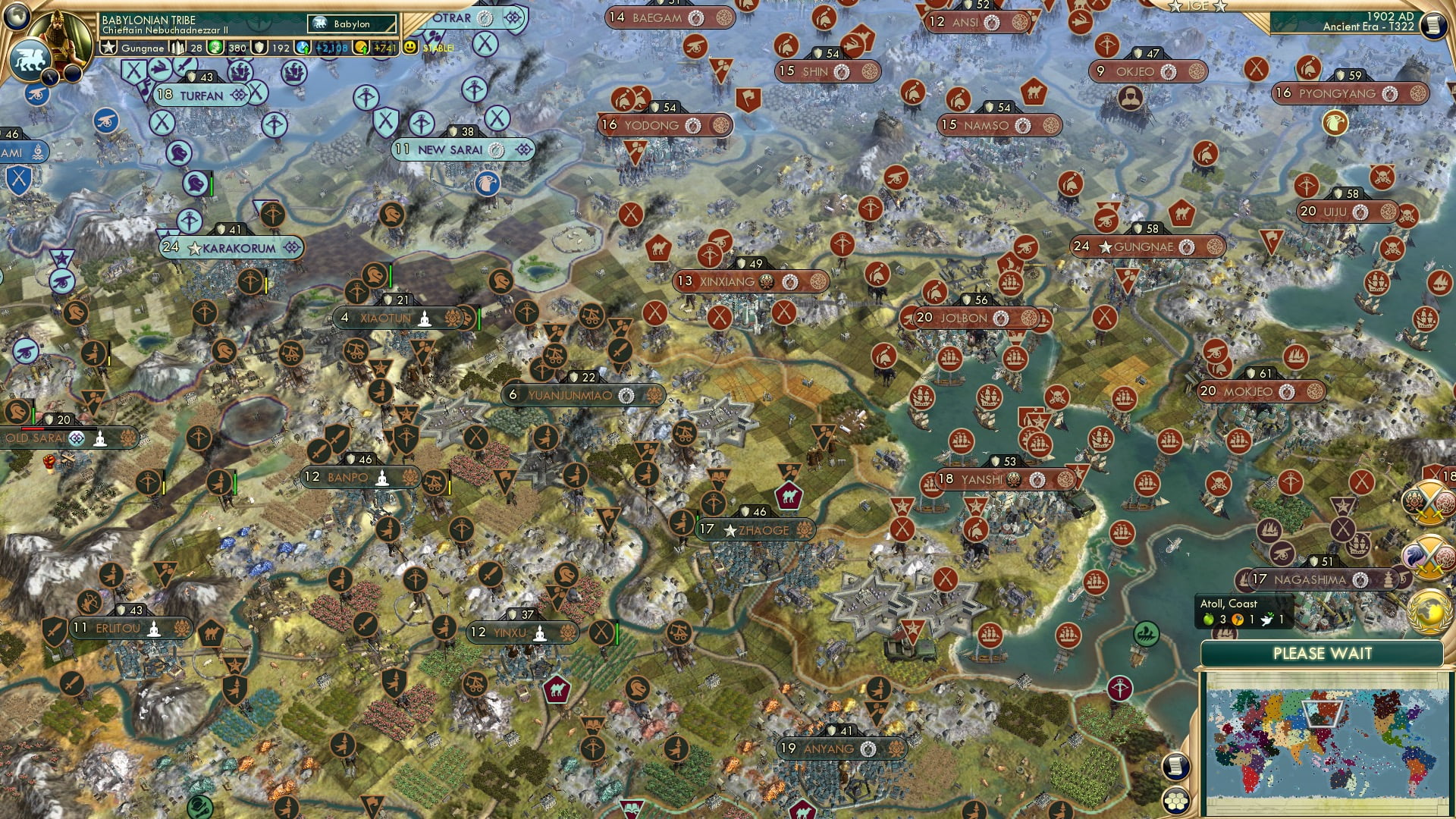Click the smiley happiness indicator in the top bar

(x=409, y=47)
